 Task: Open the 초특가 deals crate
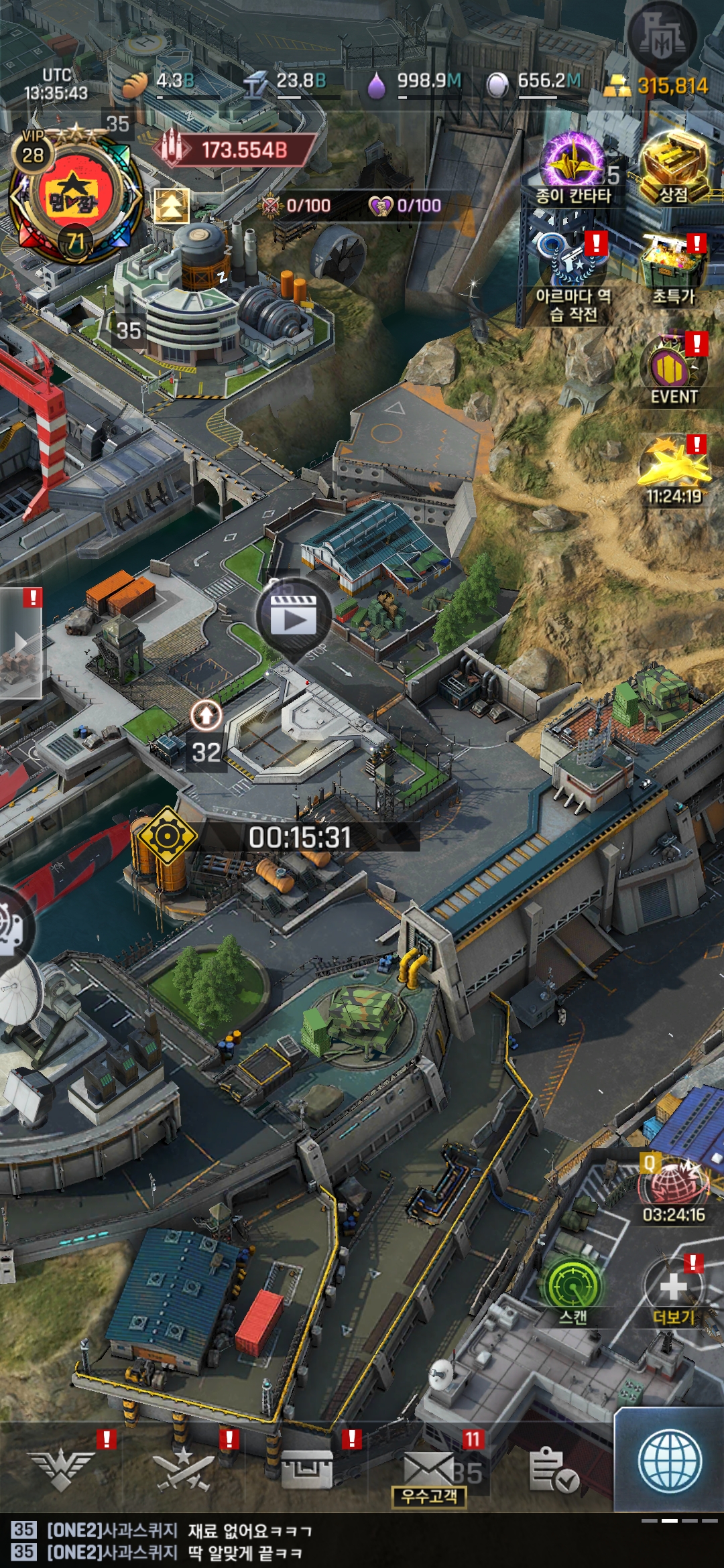(x=674, y=265)
